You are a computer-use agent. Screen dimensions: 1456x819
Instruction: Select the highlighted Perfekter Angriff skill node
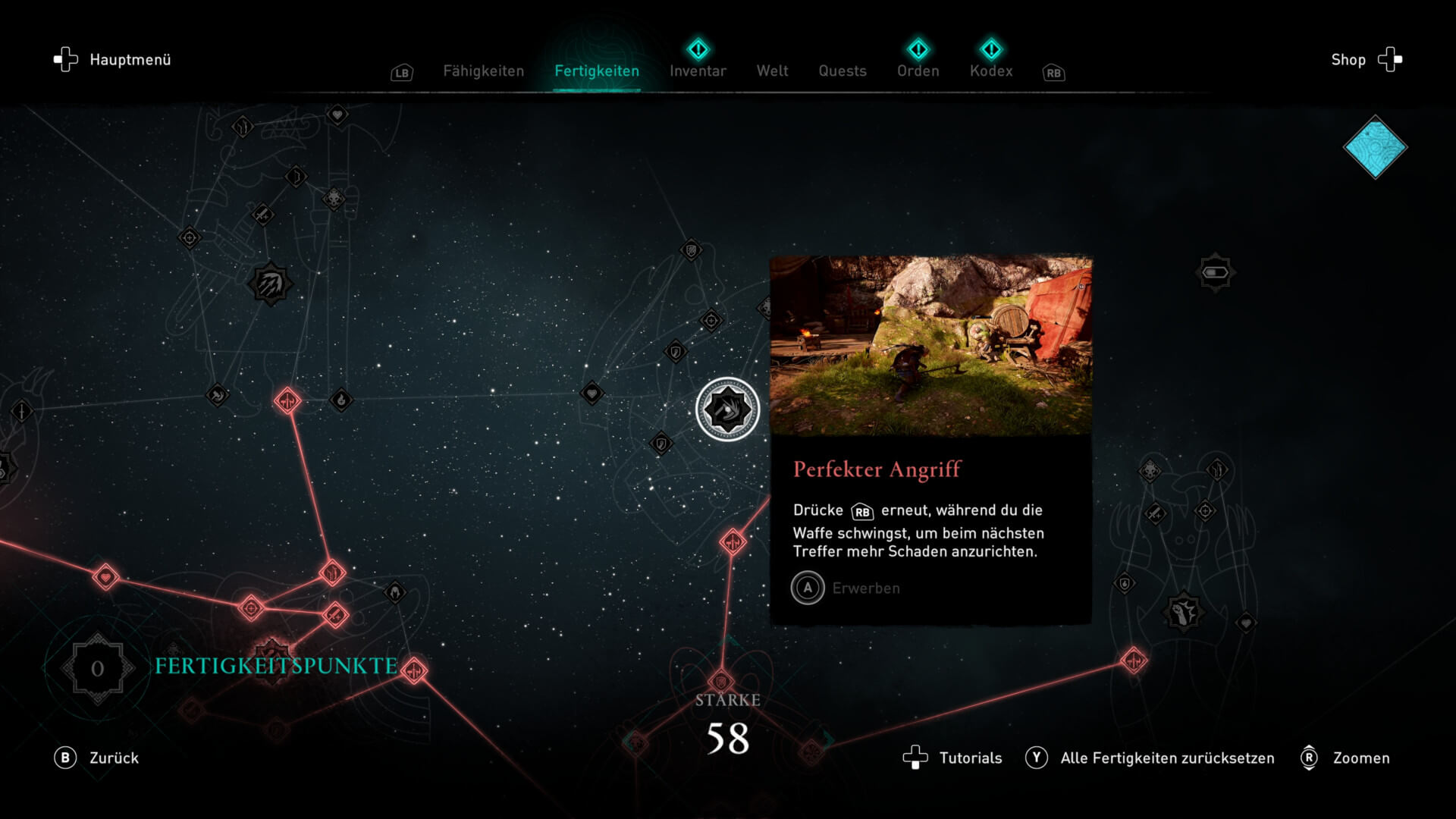(727, 409)
